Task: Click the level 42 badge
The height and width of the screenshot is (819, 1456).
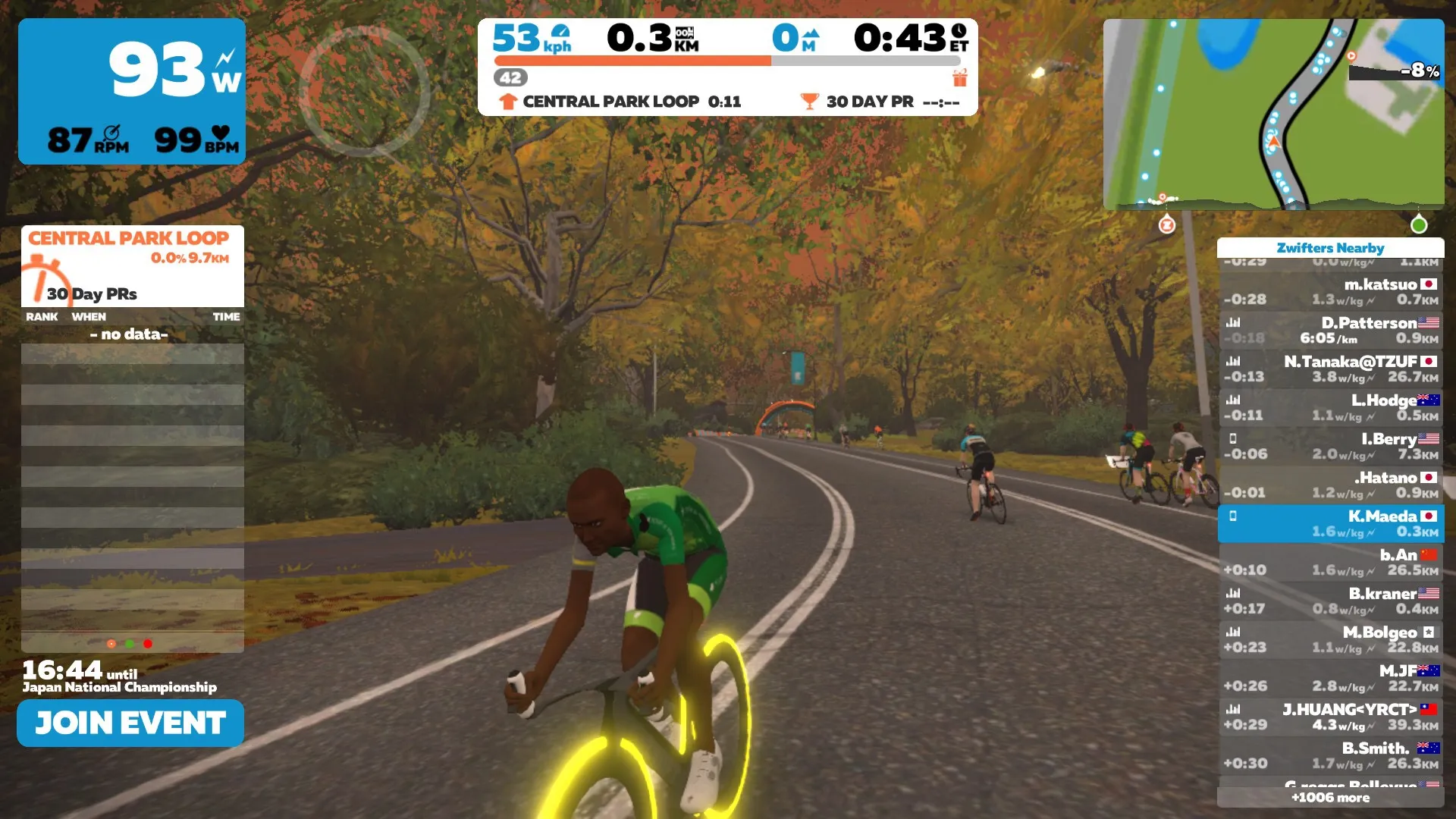Action: pyautogui.click(x=510, y=77)
